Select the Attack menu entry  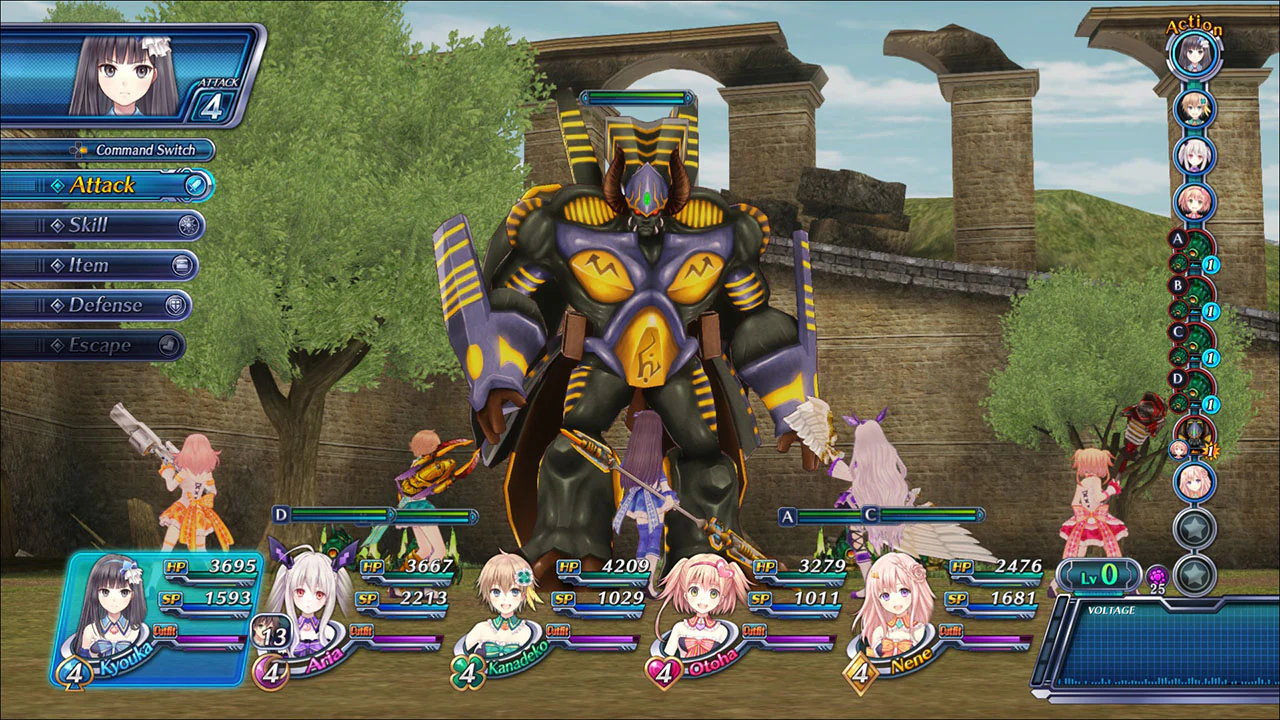pos(103,185)
